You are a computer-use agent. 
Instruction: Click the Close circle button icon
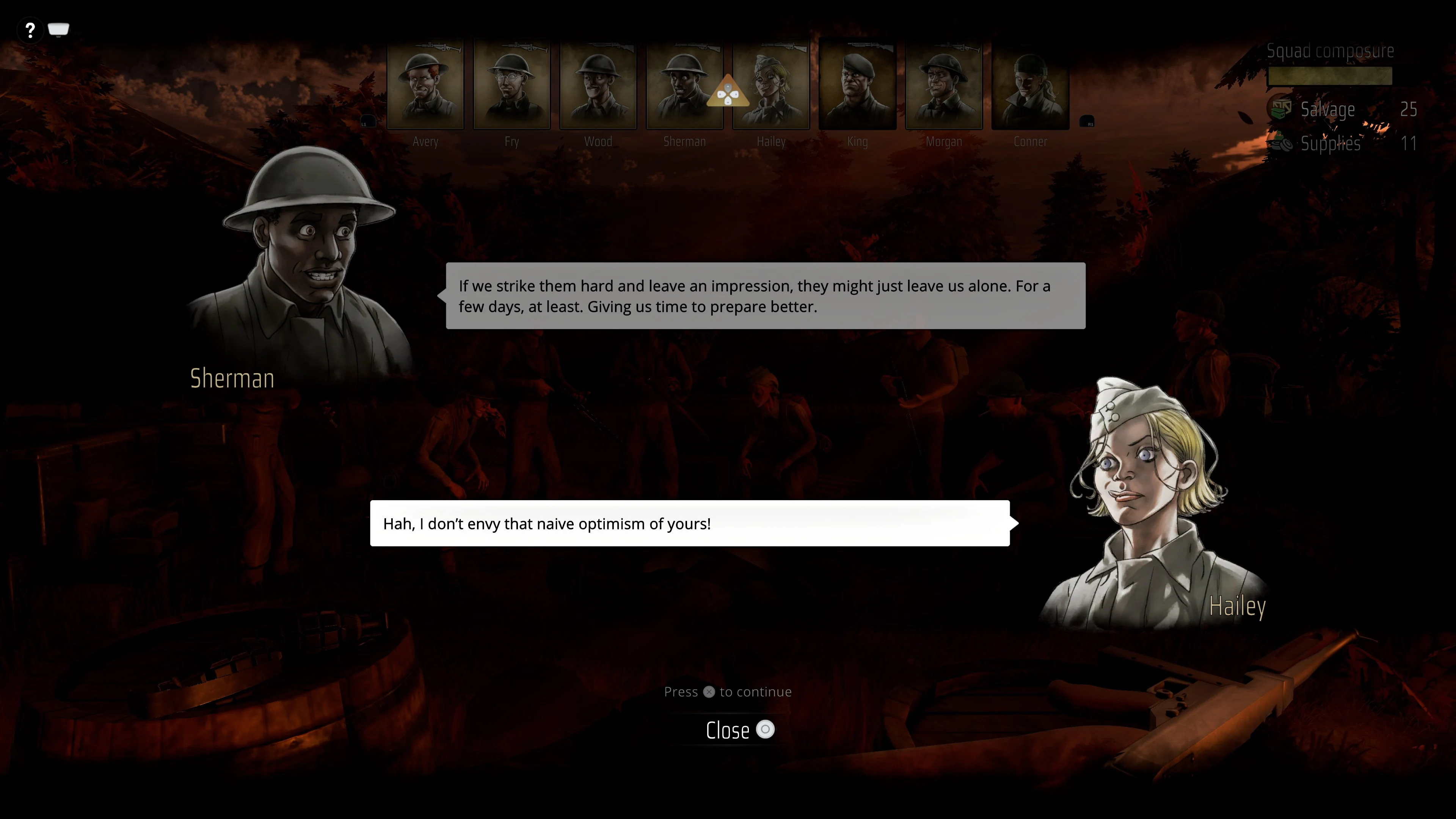click(x=766, y=730)
